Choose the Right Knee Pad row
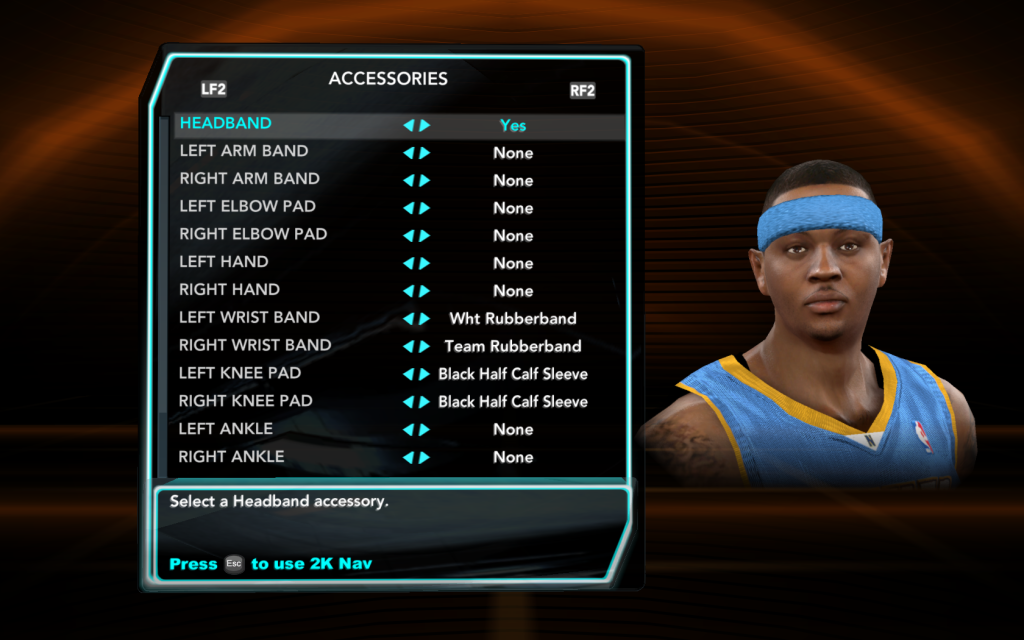Image resolution: width=1024 pixels, height=640 pixels. [x=245, y=401]
